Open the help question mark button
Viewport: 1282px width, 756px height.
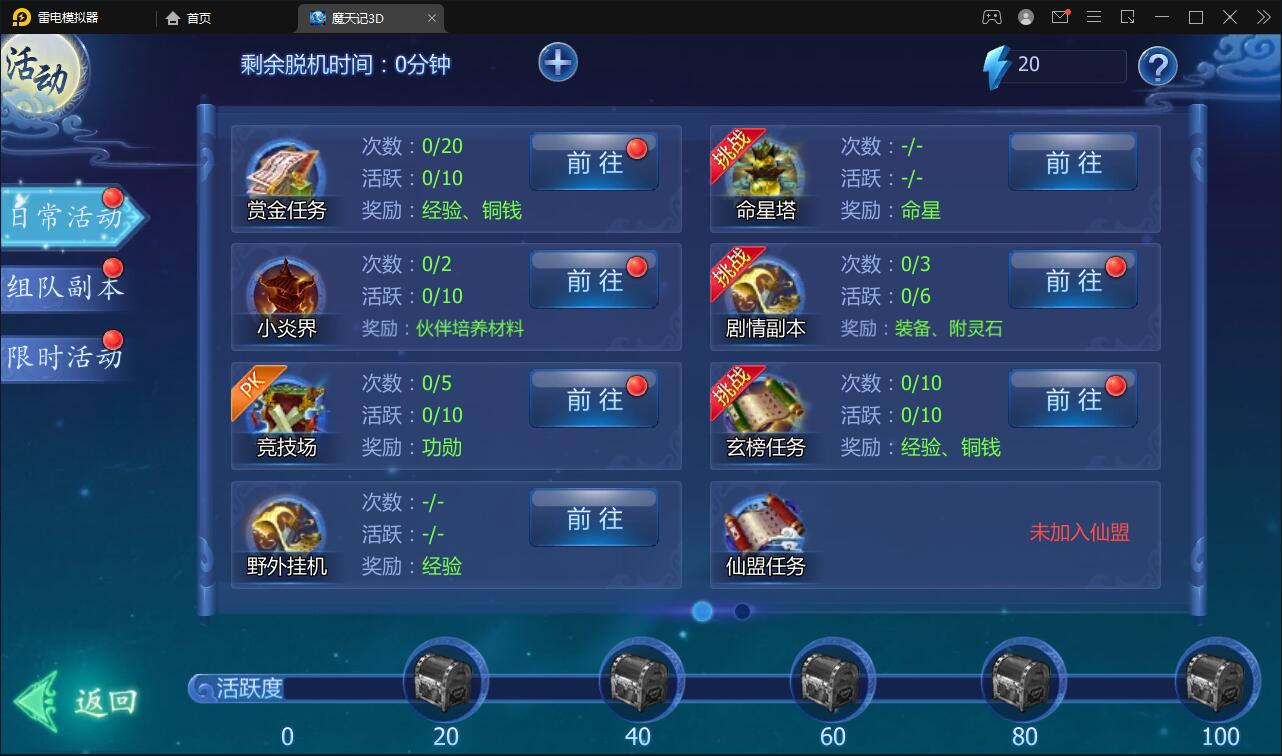pos(1157,67)
